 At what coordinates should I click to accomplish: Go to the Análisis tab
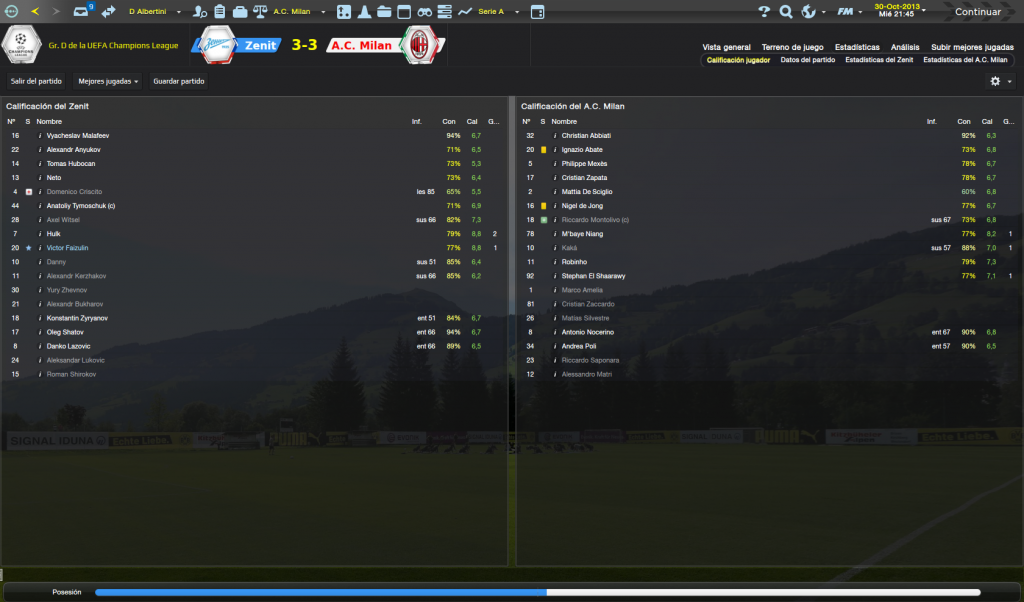click(905, 47)
